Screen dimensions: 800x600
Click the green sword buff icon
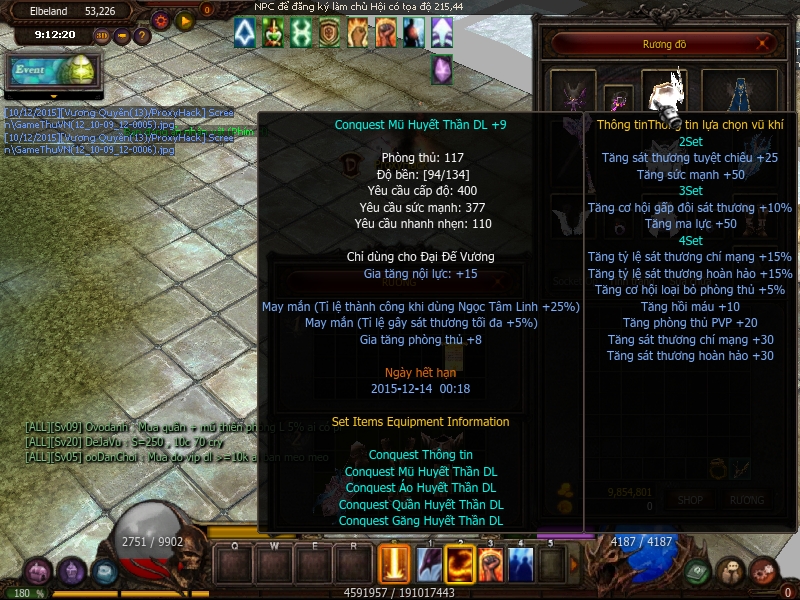[x=273, y=33]
